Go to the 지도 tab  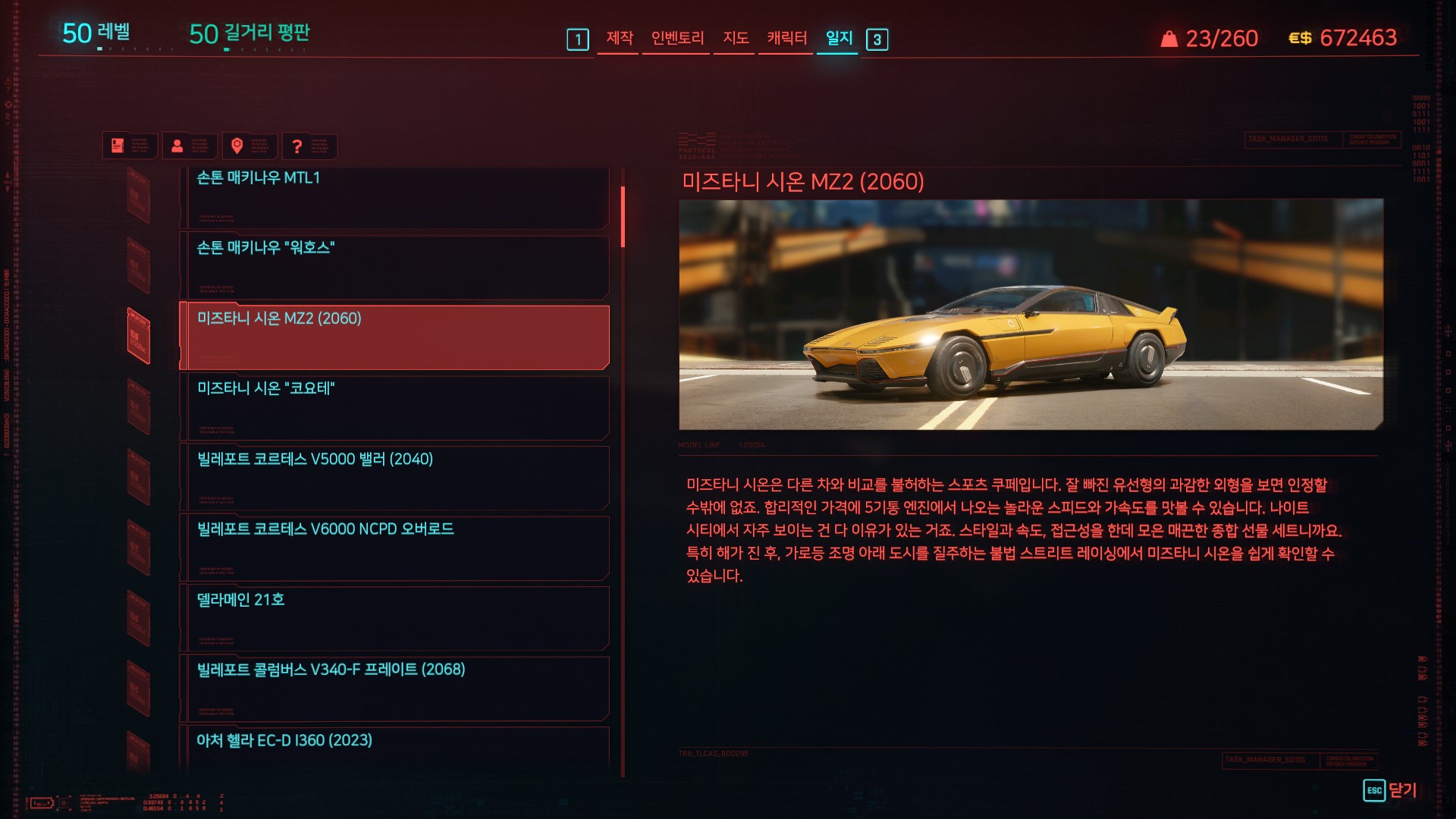(735, 38)
